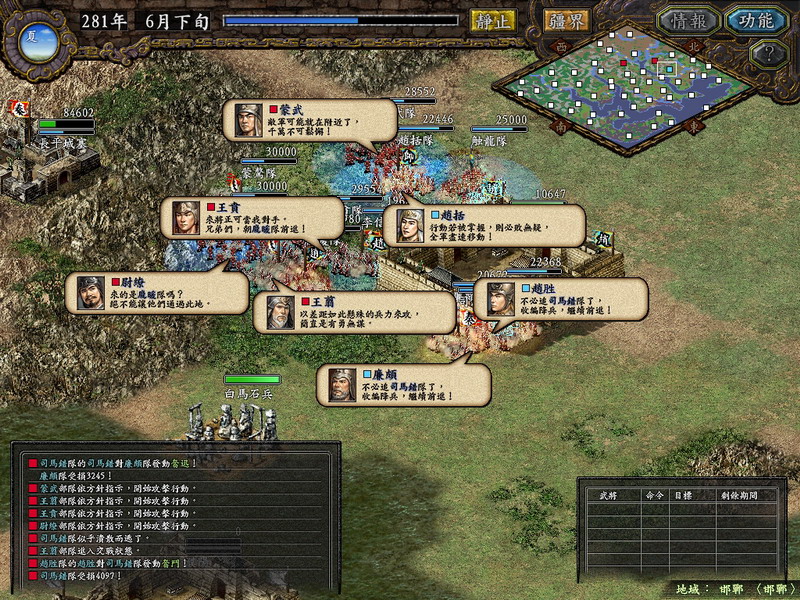Select the 東 east marker on minimap

[696, 128]
